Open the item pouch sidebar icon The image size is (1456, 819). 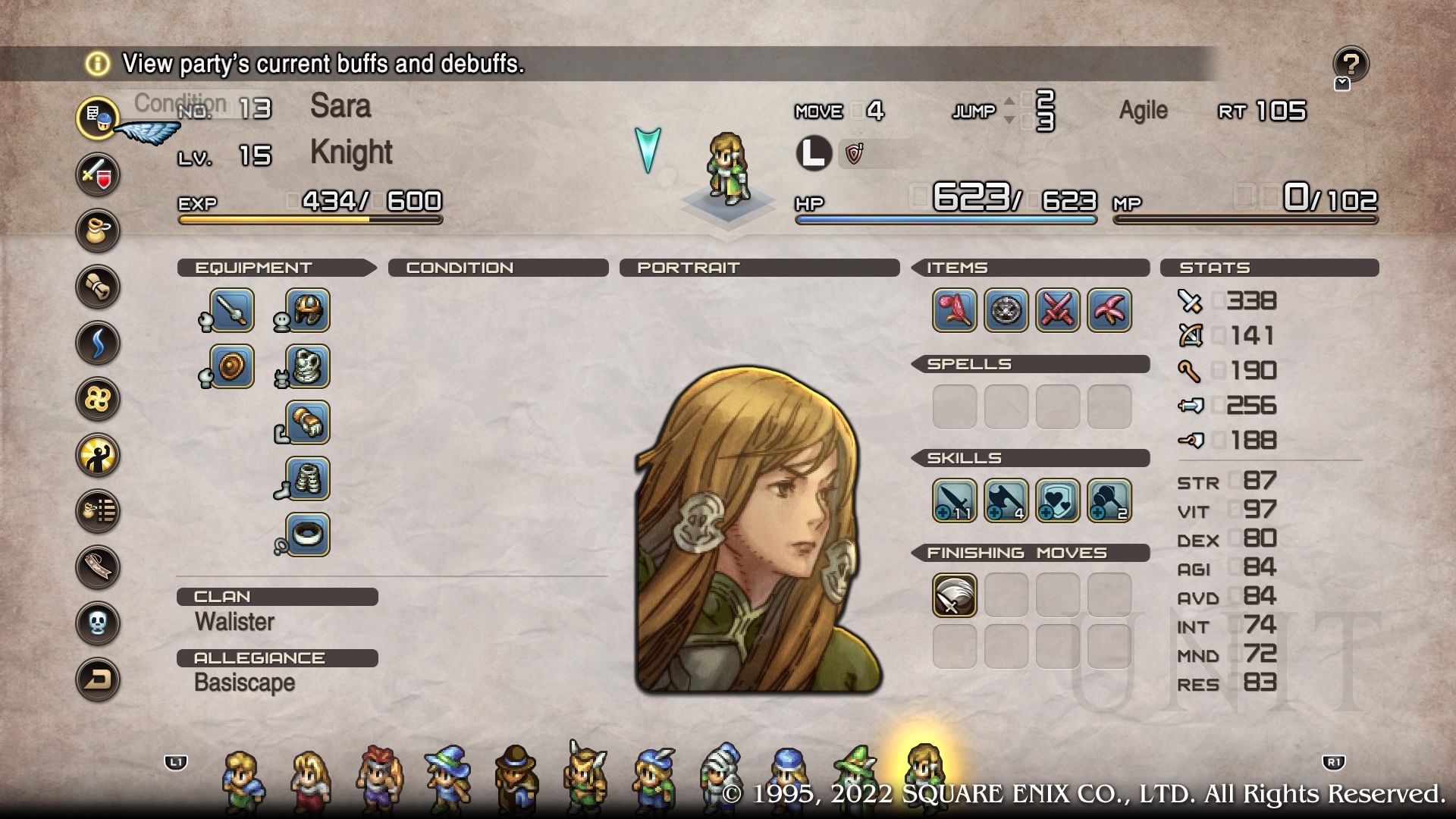pos(98,231)
